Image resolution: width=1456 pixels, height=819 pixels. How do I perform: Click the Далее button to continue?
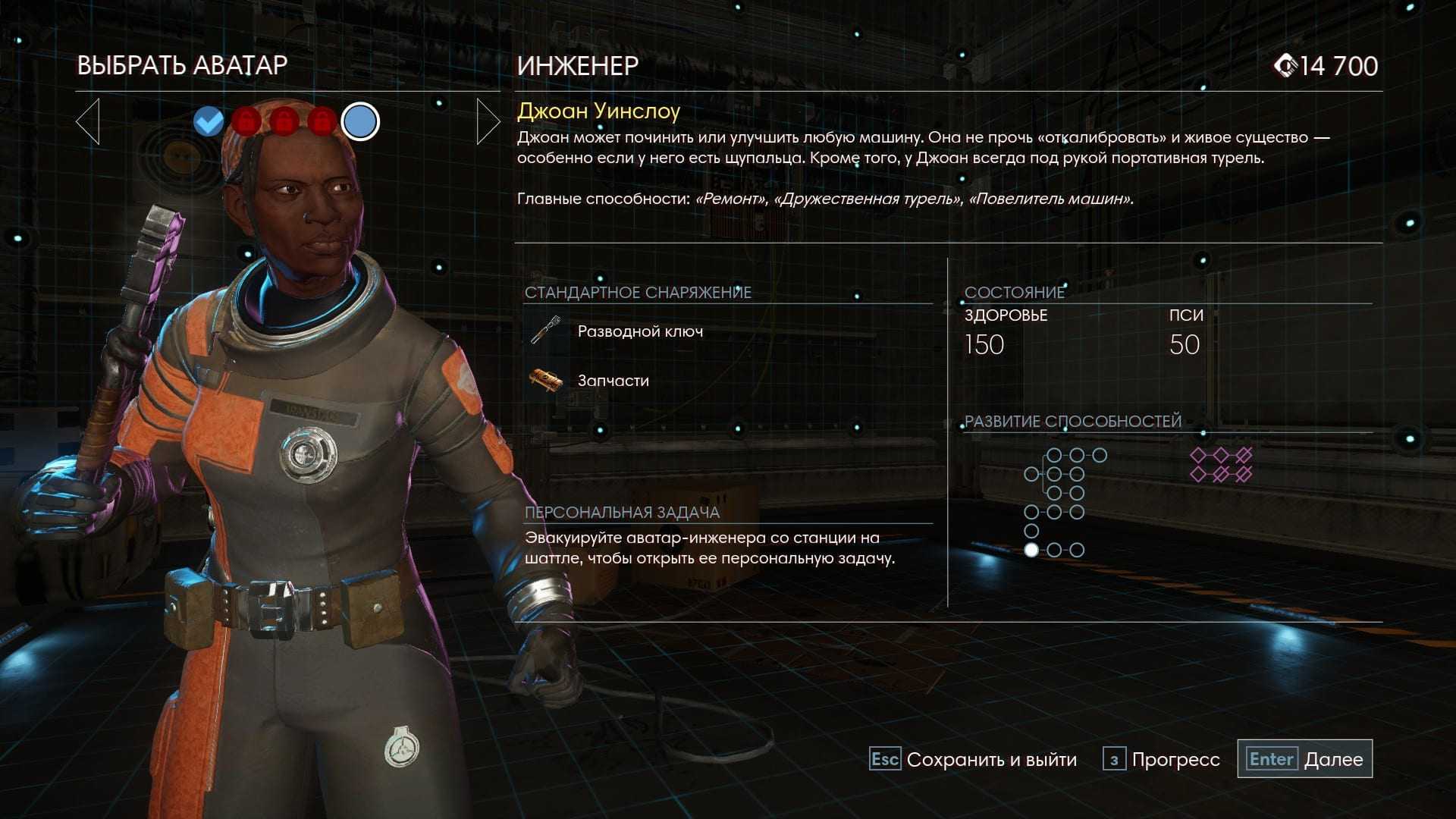(1305, 759)
